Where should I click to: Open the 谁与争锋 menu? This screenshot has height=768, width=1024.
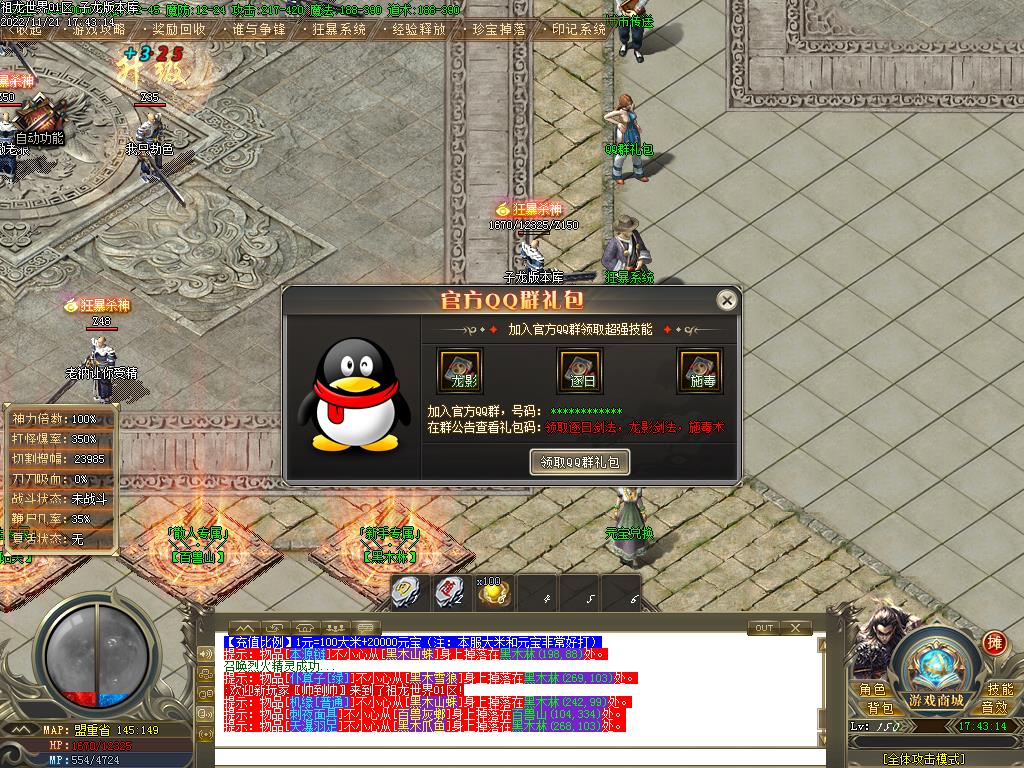(x=259, y=29)
